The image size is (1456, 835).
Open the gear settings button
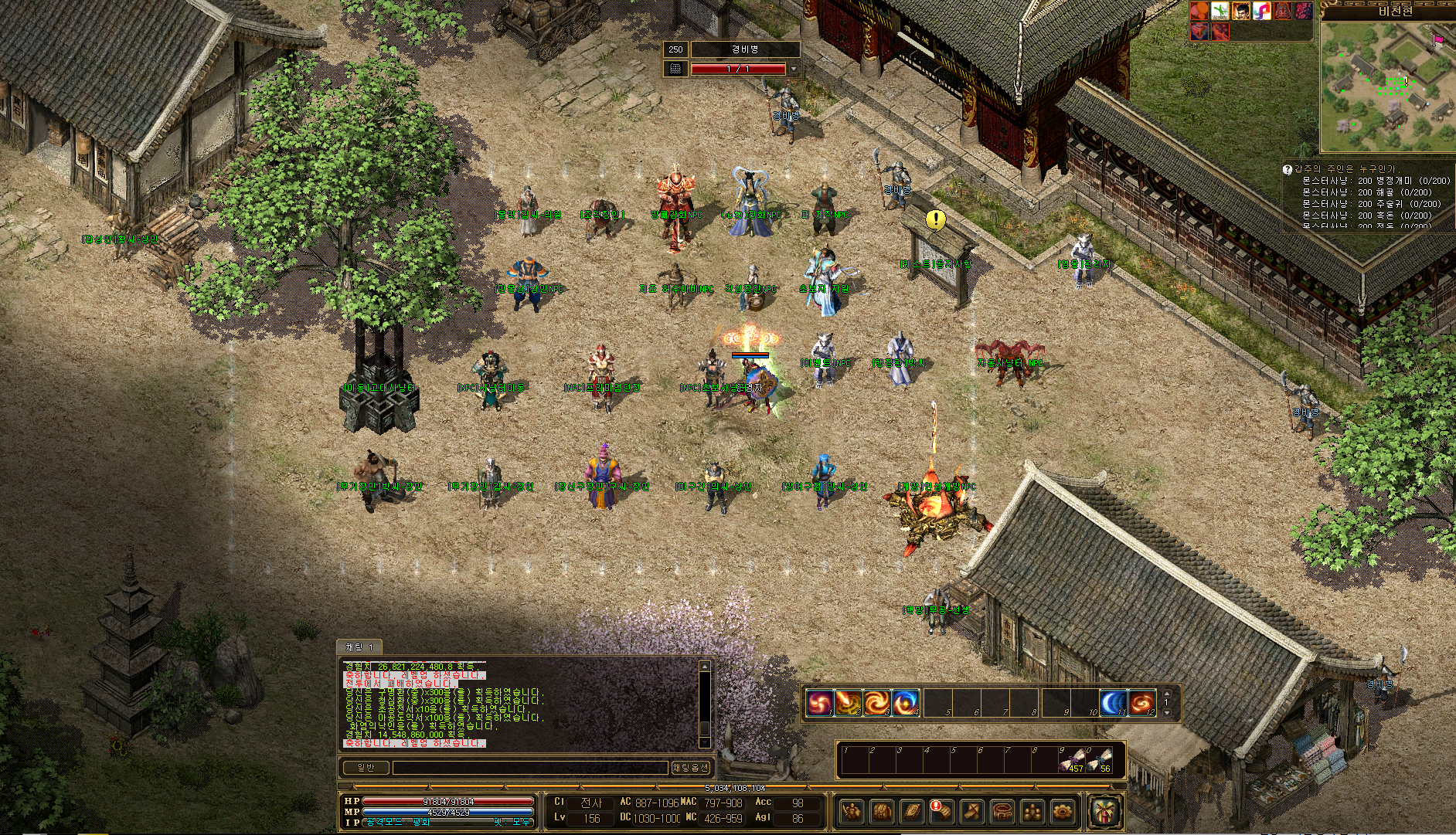point(1063,811)
